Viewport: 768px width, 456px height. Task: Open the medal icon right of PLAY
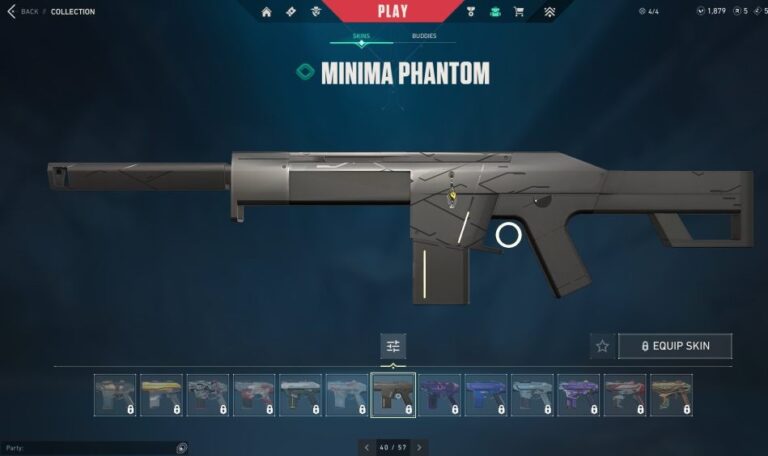(x=471, y=12)
